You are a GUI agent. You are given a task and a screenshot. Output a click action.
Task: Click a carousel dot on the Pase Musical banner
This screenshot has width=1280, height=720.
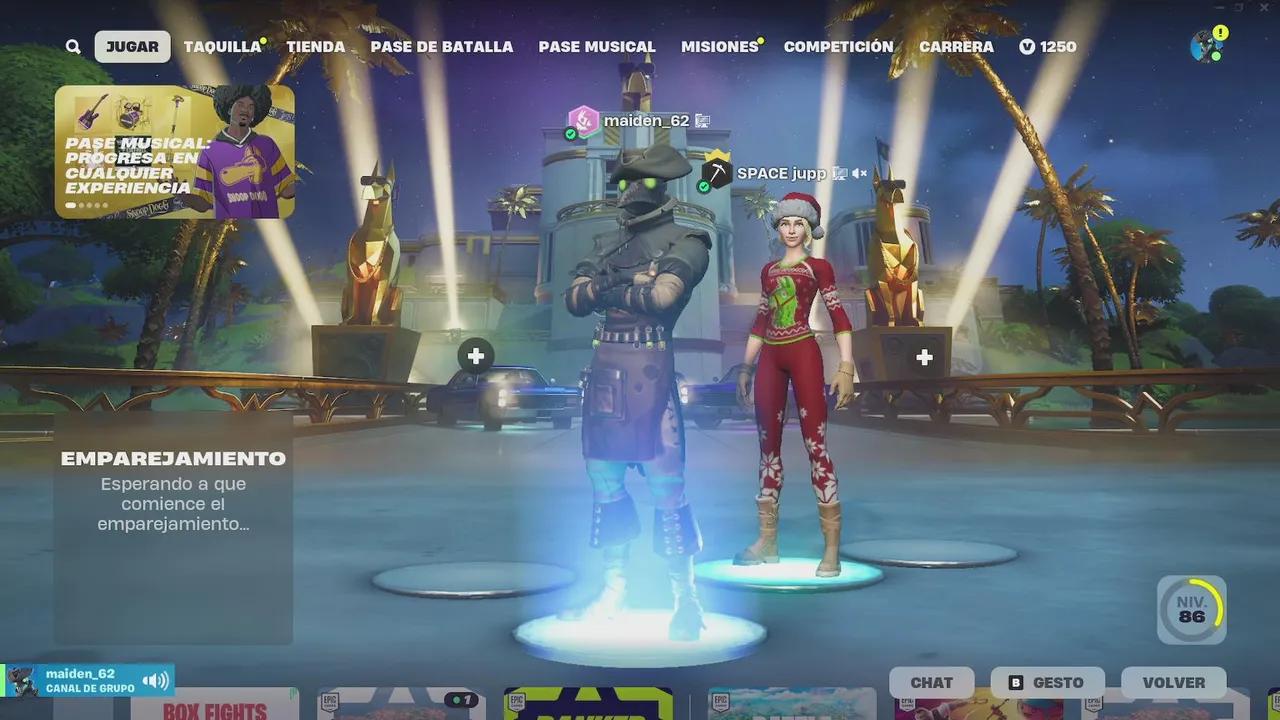pyautogui.click(x=73, y=204)
